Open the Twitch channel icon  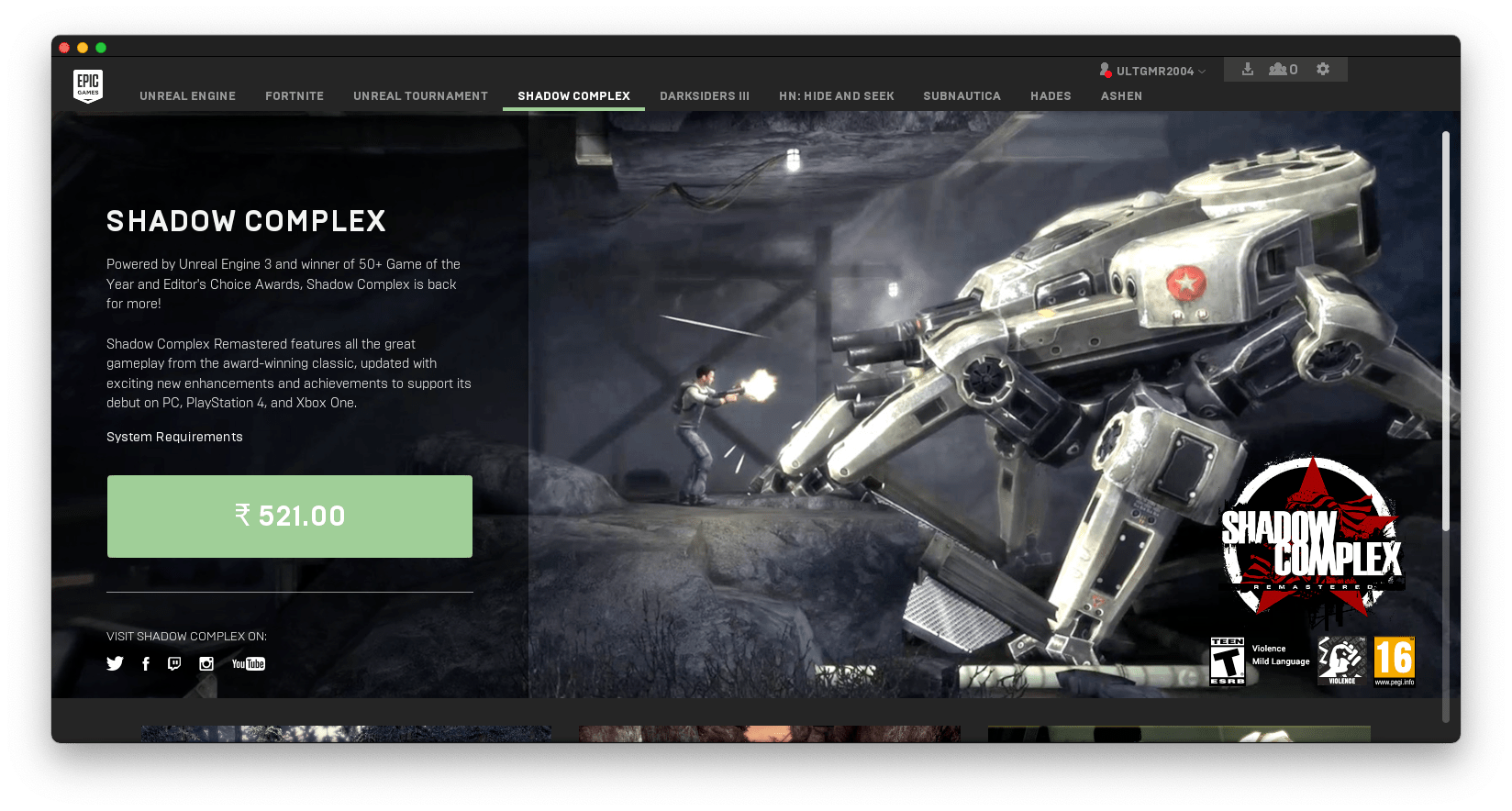pos(175,663)
